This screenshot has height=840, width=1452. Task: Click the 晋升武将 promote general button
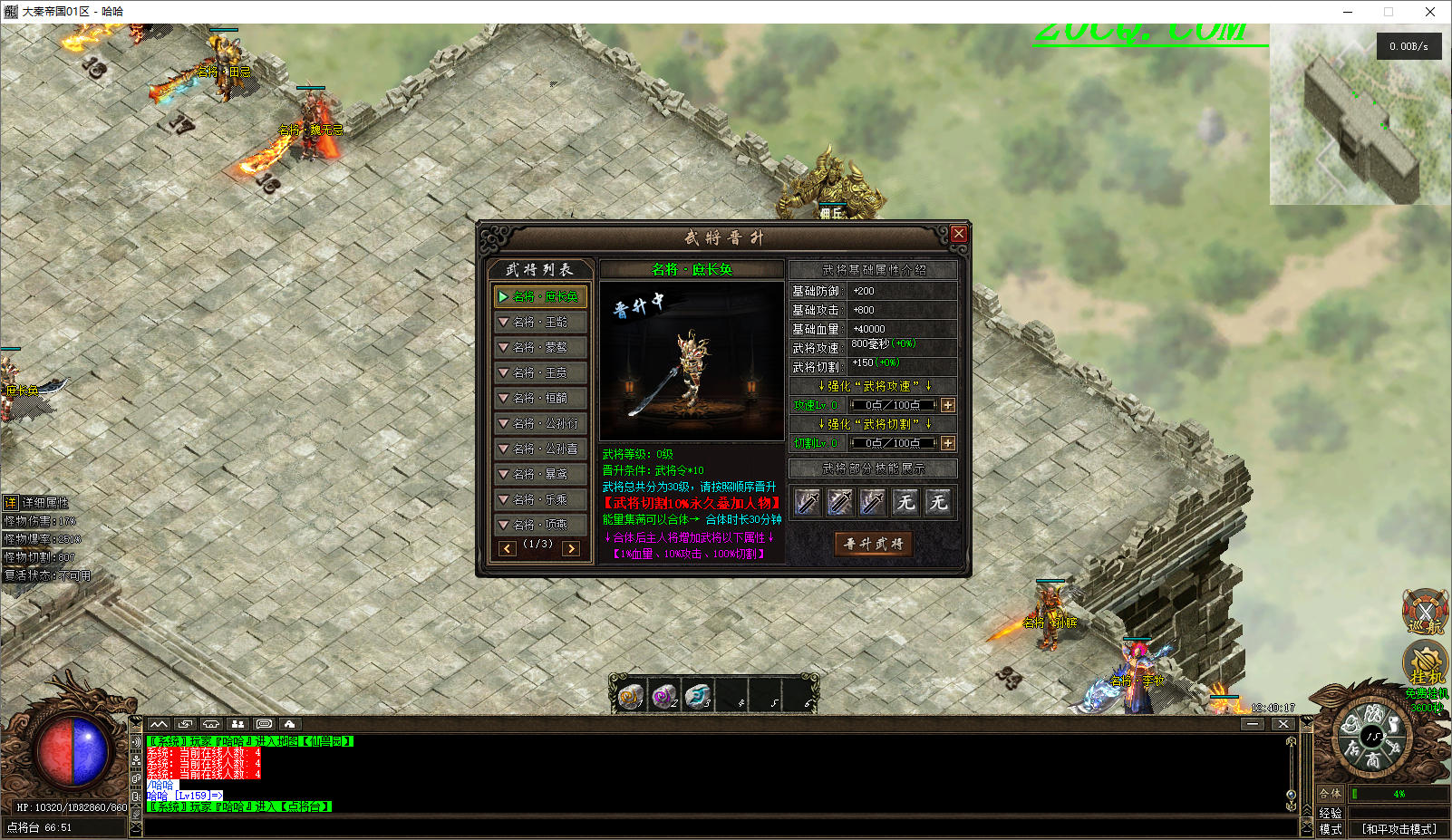[874, 544]
